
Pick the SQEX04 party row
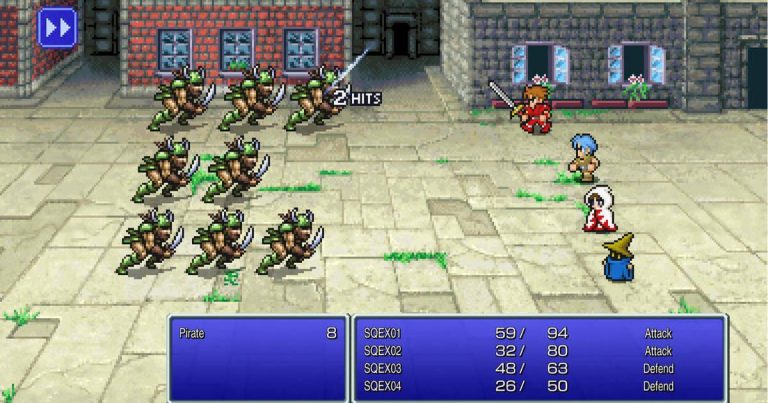coord(539,385)
